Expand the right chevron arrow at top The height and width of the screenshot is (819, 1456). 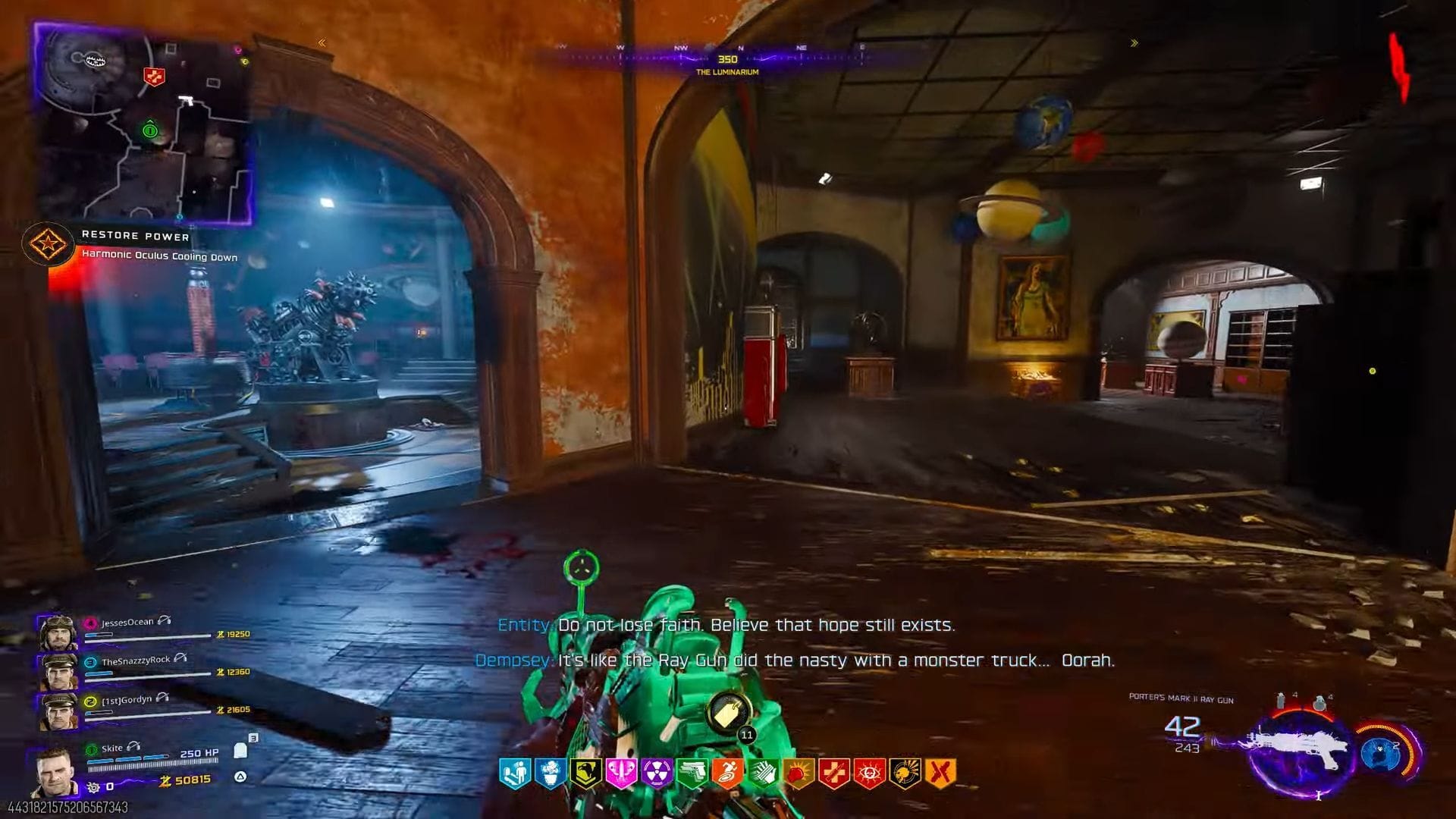point(1135,43)
